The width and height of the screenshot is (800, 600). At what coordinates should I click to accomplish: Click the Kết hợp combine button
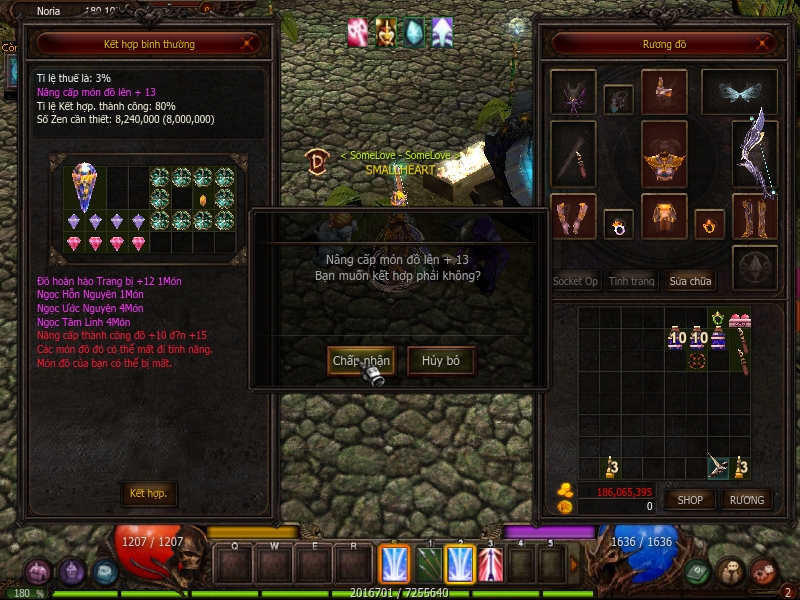tap(148, 494)
